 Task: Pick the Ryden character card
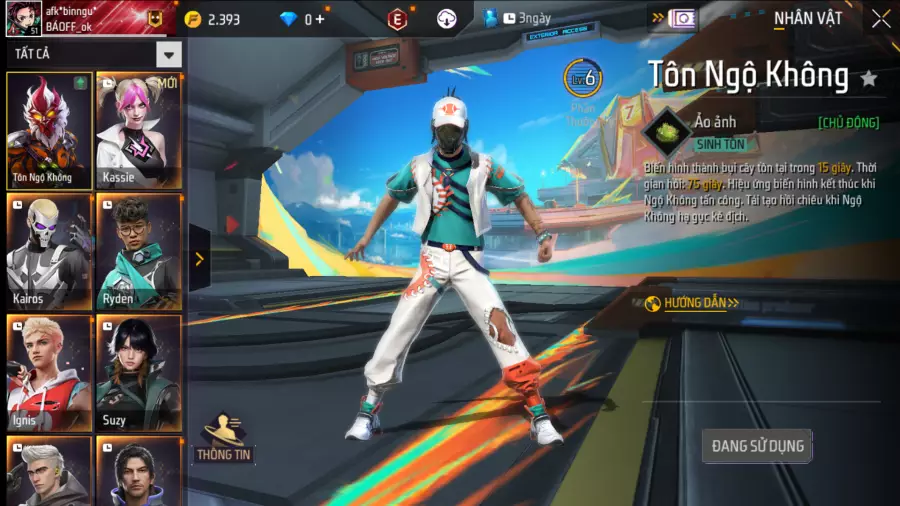[x=139, y=251]
